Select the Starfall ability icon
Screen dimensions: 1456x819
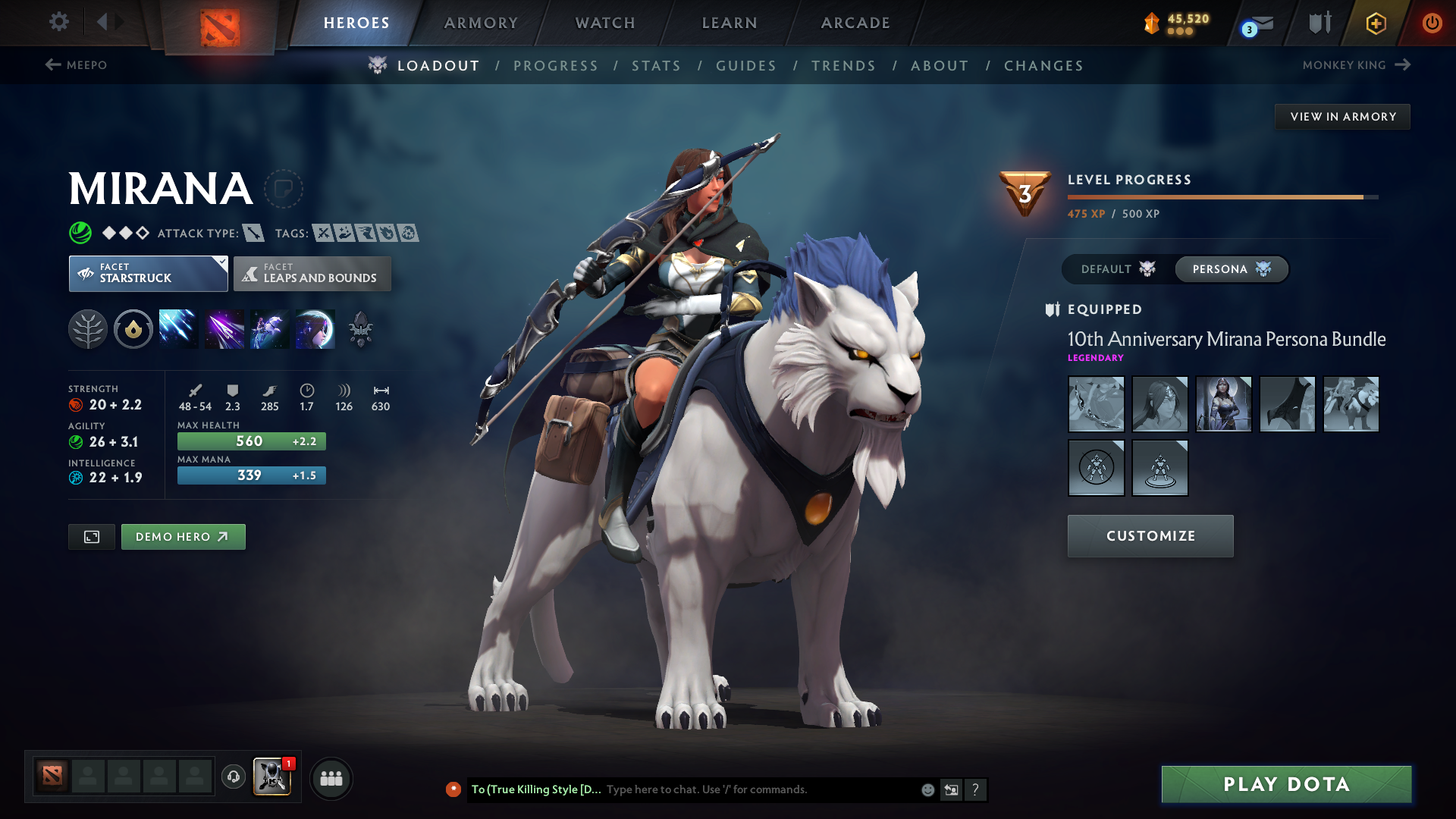point(178,328)
